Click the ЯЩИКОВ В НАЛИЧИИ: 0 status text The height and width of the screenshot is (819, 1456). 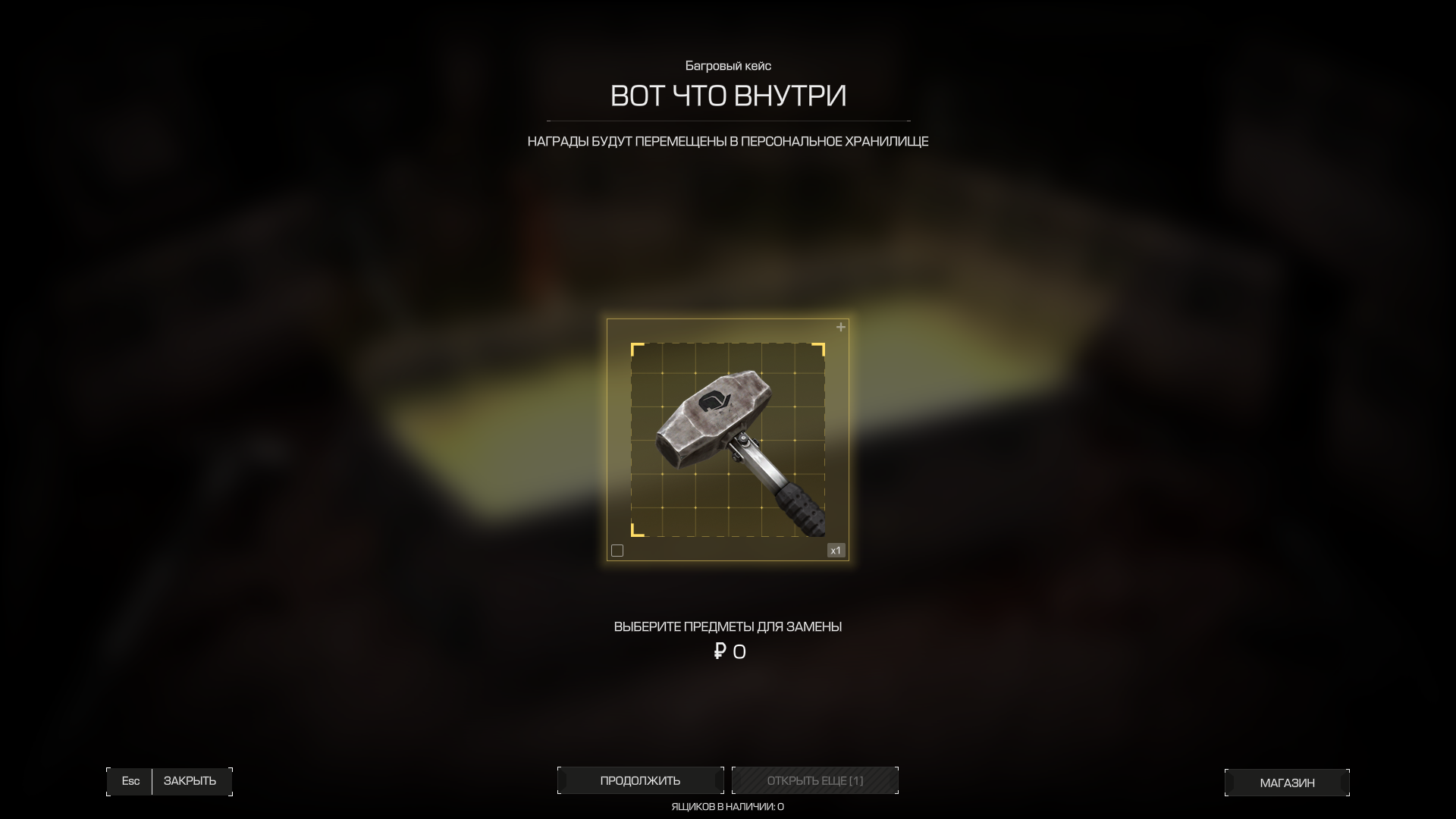[x=727, y=807]
